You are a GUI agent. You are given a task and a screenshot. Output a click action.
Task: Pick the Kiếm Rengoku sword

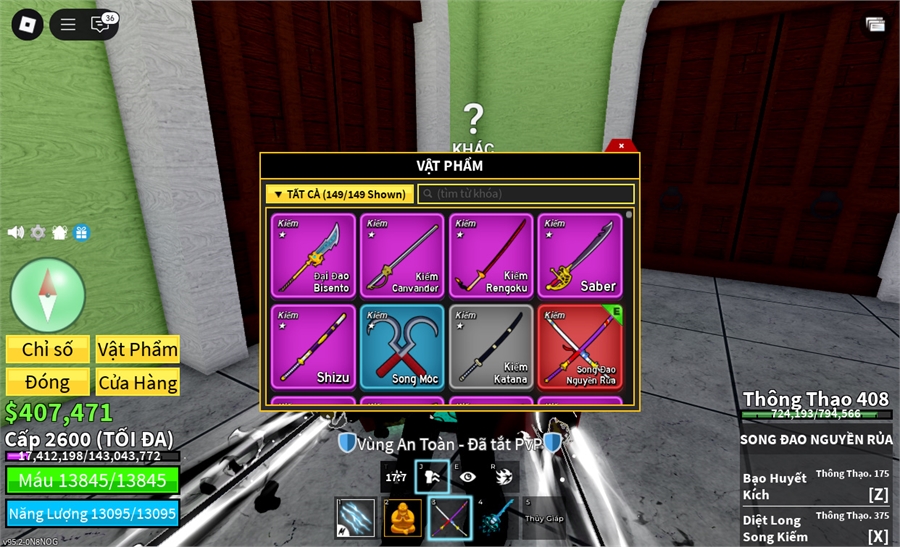491,255
